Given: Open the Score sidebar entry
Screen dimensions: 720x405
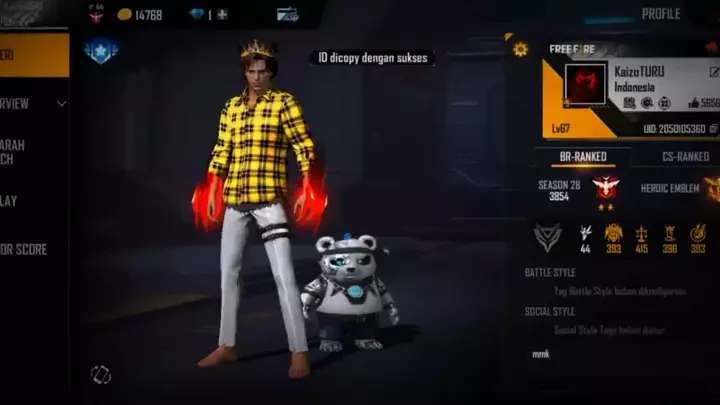Looking at the screenshot, I should (25, 249).
